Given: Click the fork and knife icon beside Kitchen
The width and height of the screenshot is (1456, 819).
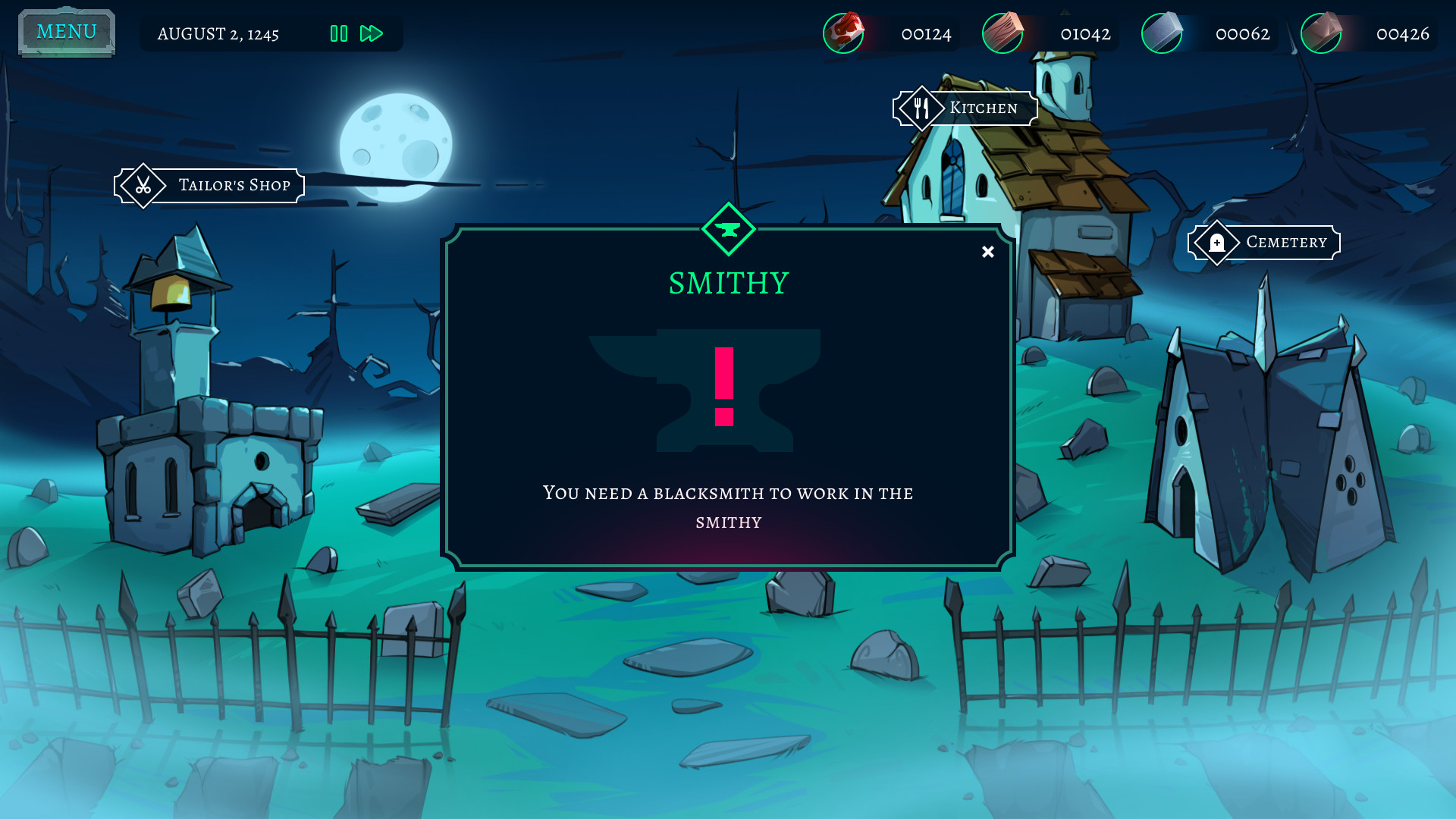Looking at the screenshot, I should pyautogui.click(x=922, y=108).
